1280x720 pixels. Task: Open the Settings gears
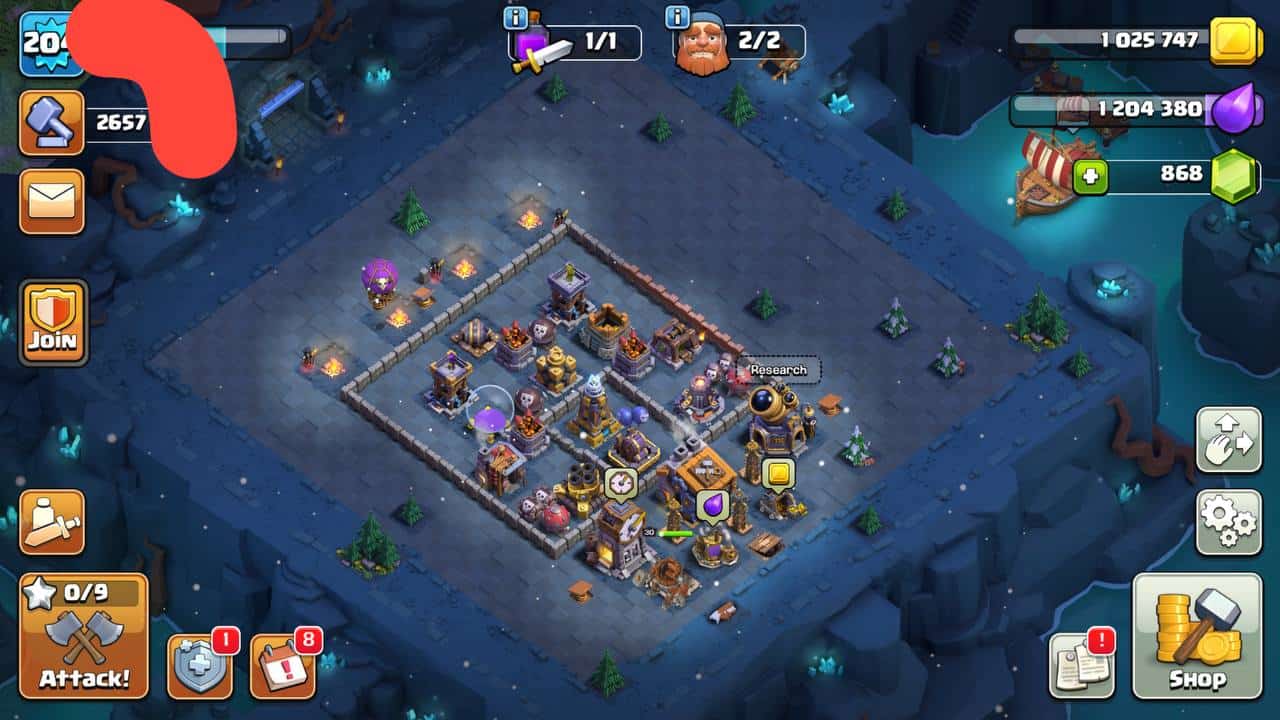(1228, 522)
